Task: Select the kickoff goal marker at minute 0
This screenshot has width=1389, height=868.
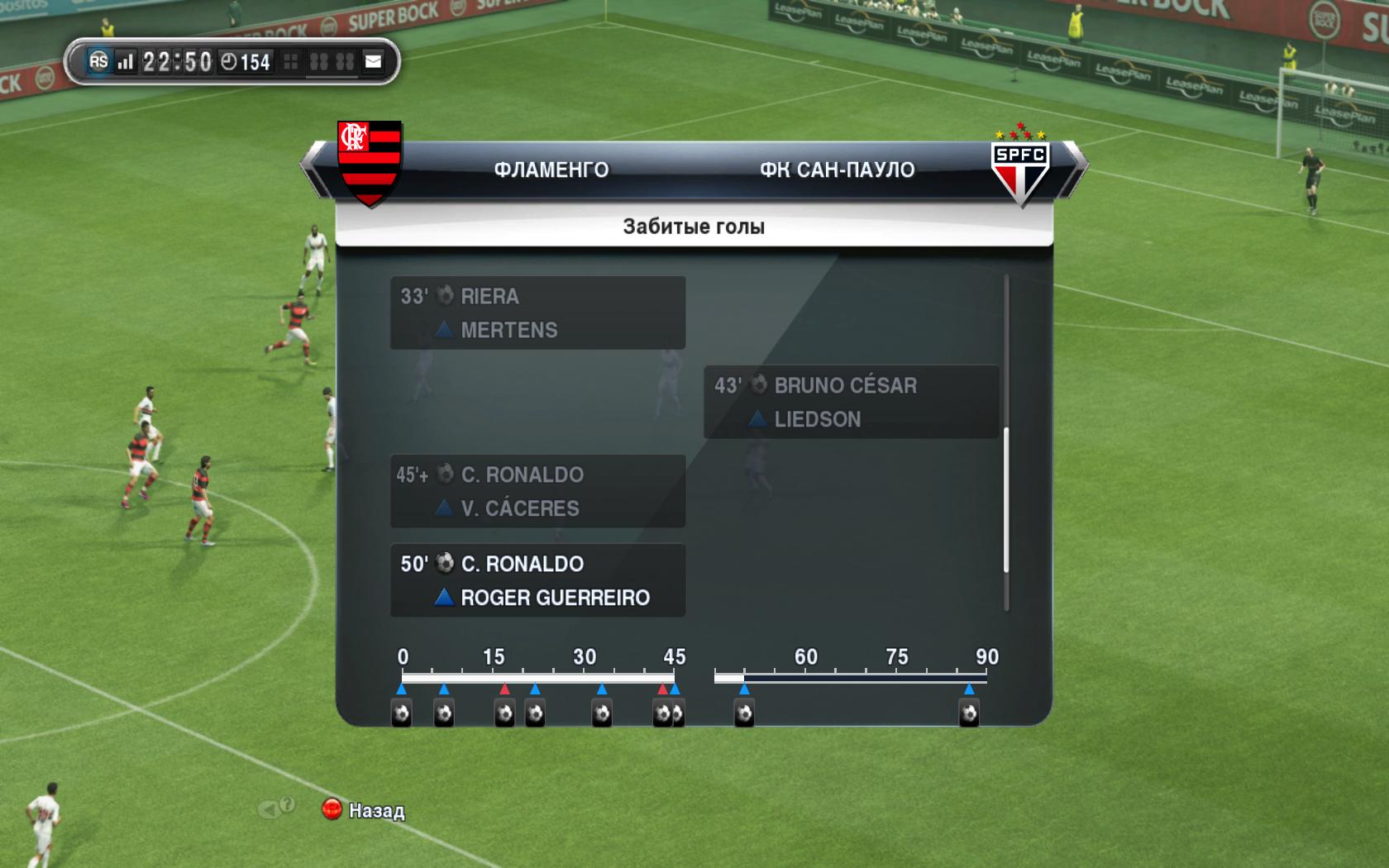Action: 402,713
